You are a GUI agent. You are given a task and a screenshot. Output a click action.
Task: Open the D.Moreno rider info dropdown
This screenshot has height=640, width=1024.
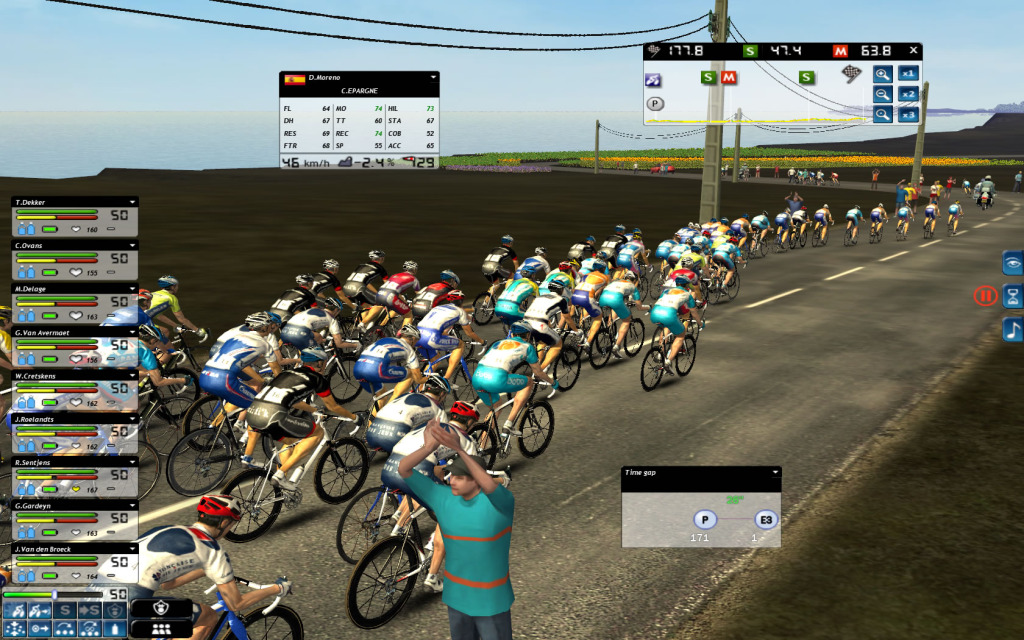433,77
